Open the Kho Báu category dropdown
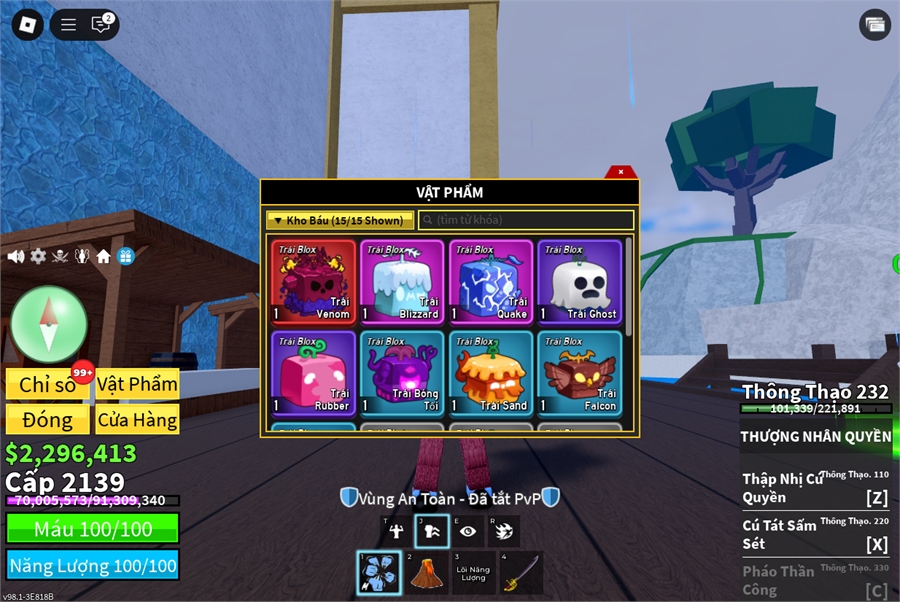900x602 pixels. click(340, 220)
